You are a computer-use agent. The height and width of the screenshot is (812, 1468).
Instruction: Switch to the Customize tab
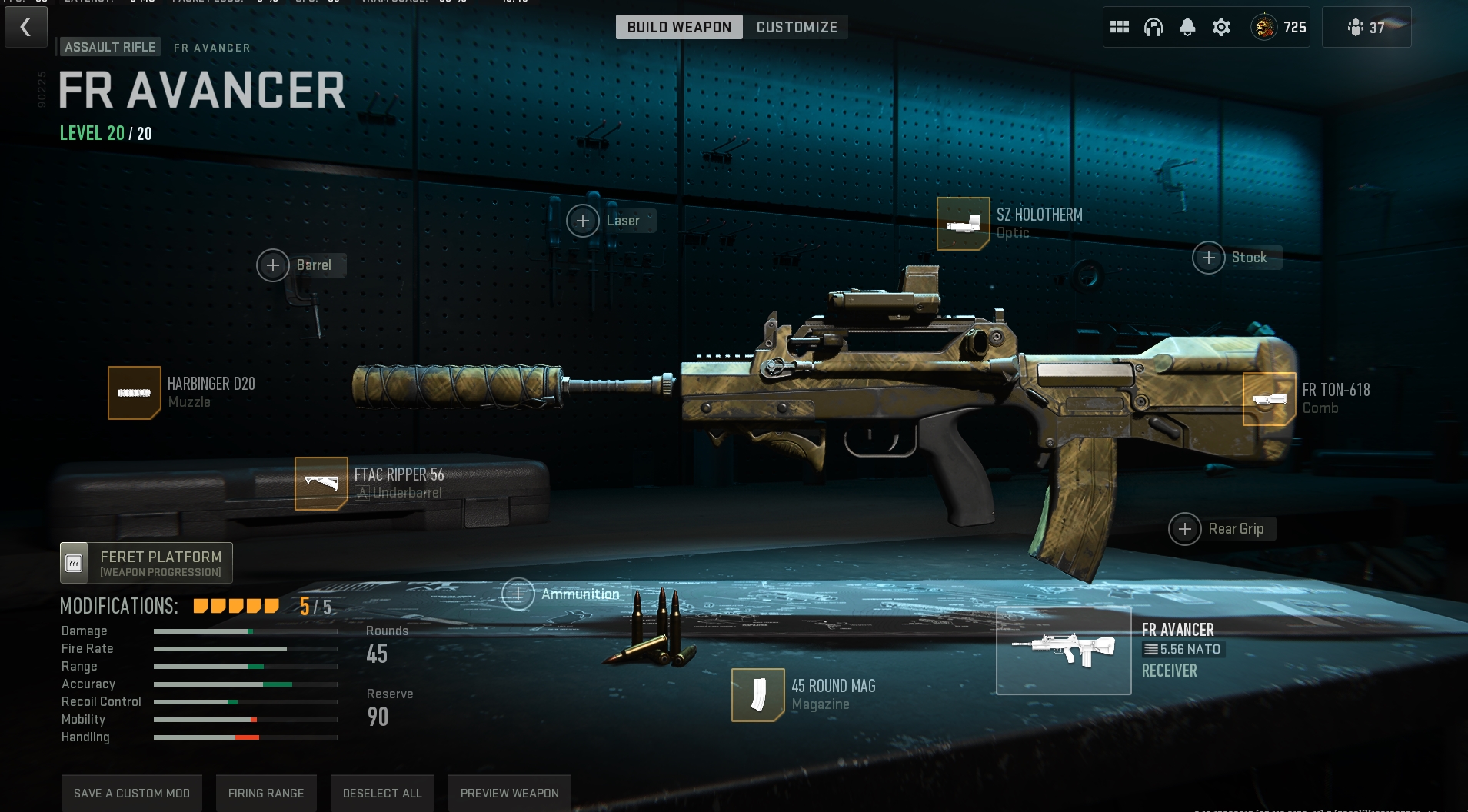point(796,28)
